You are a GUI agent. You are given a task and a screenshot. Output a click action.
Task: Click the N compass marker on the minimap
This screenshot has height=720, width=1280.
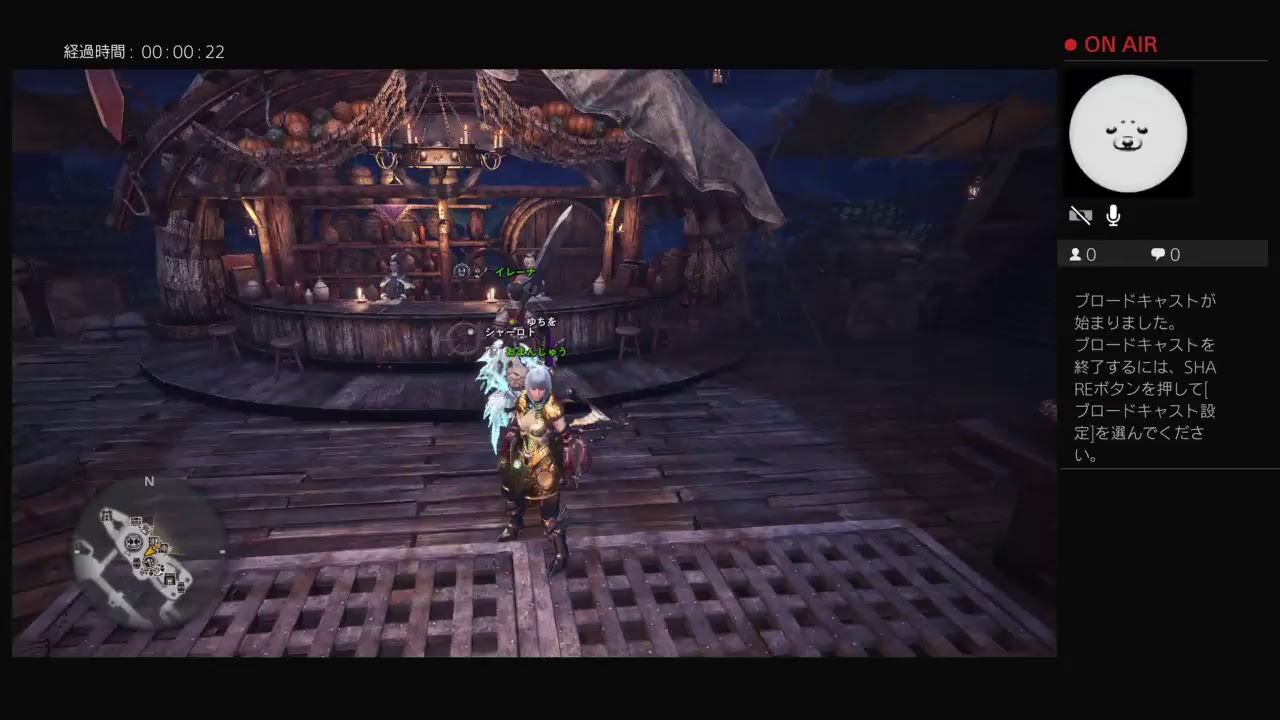(x=150, y=481)
